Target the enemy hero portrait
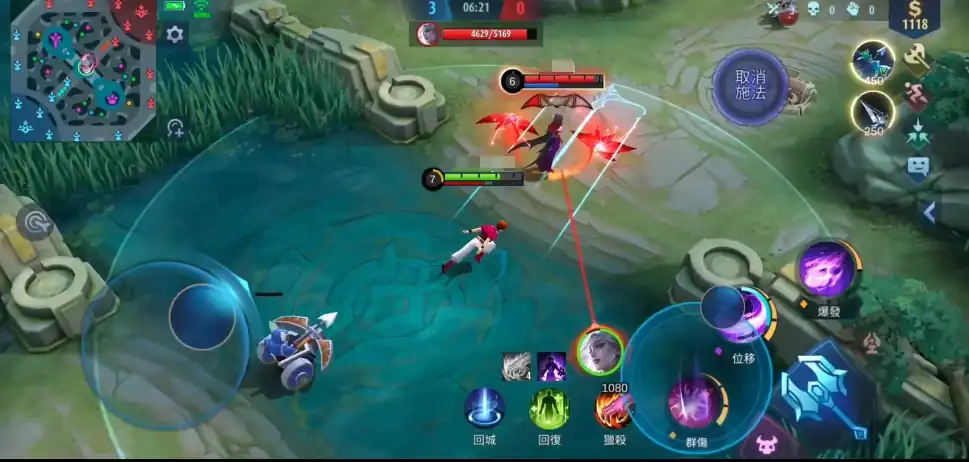 (x=600, y=350)
